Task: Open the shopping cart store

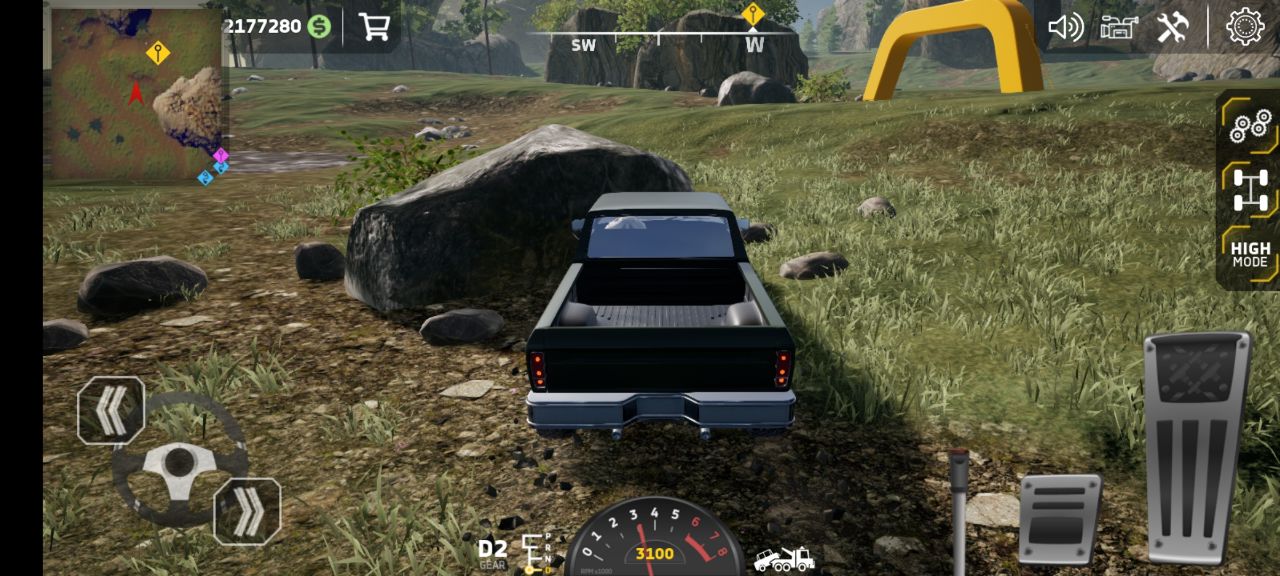Action: coord(374,27)
